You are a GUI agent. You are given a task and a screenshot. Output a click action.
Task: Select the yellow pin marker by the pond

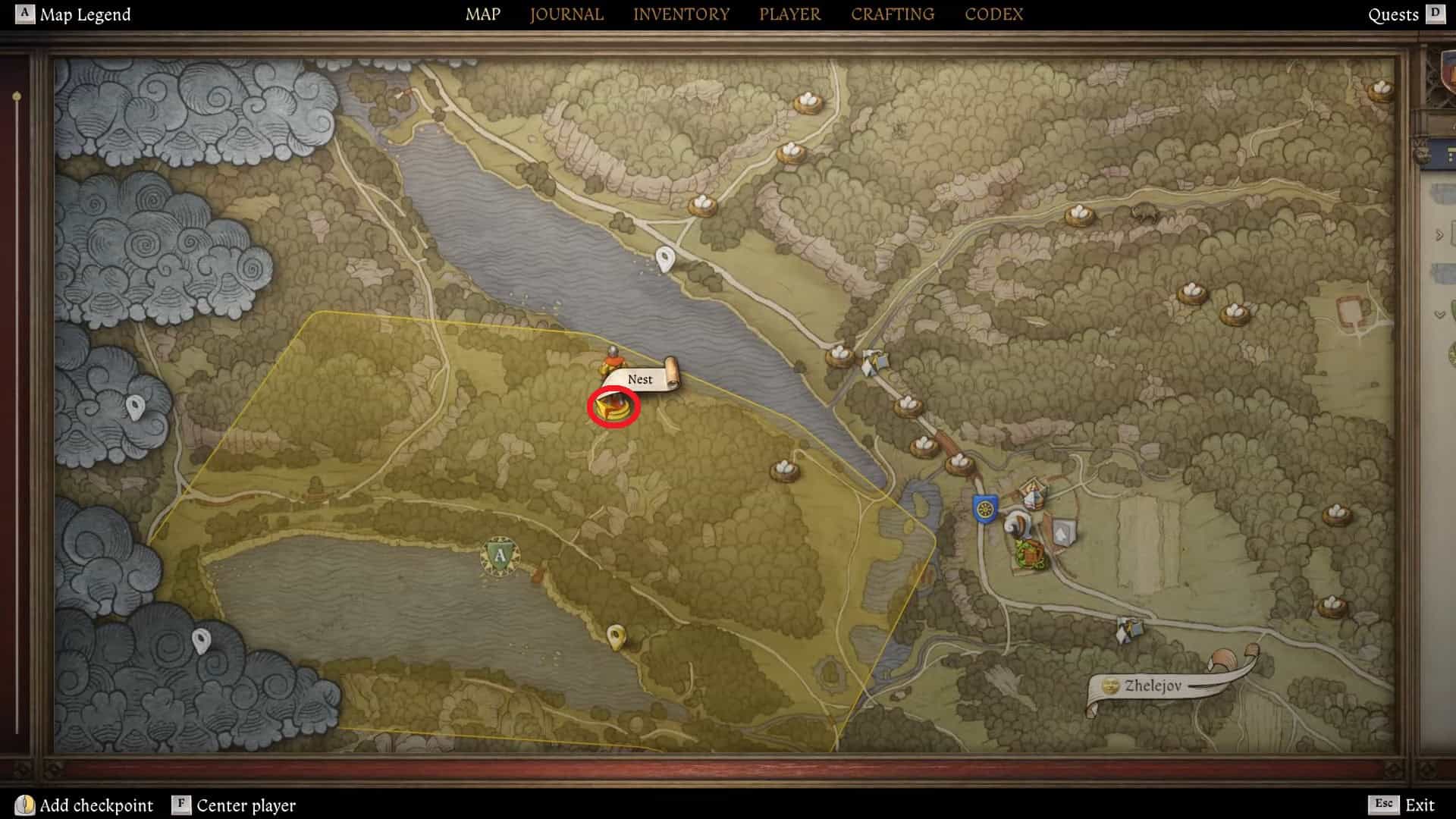pos(617,636)
